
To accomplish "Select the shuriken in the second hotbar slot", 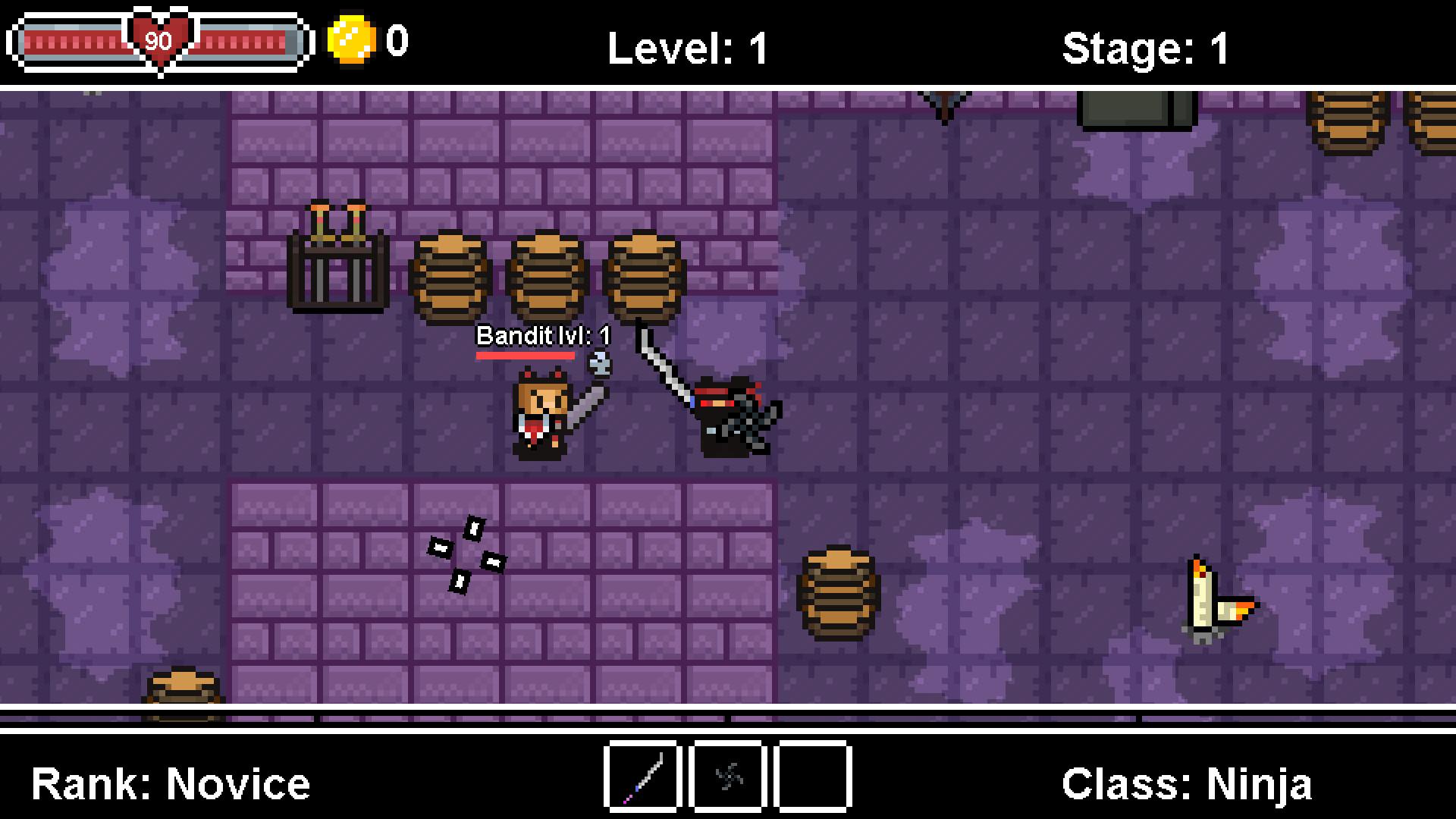I will [x=727, y=777].
